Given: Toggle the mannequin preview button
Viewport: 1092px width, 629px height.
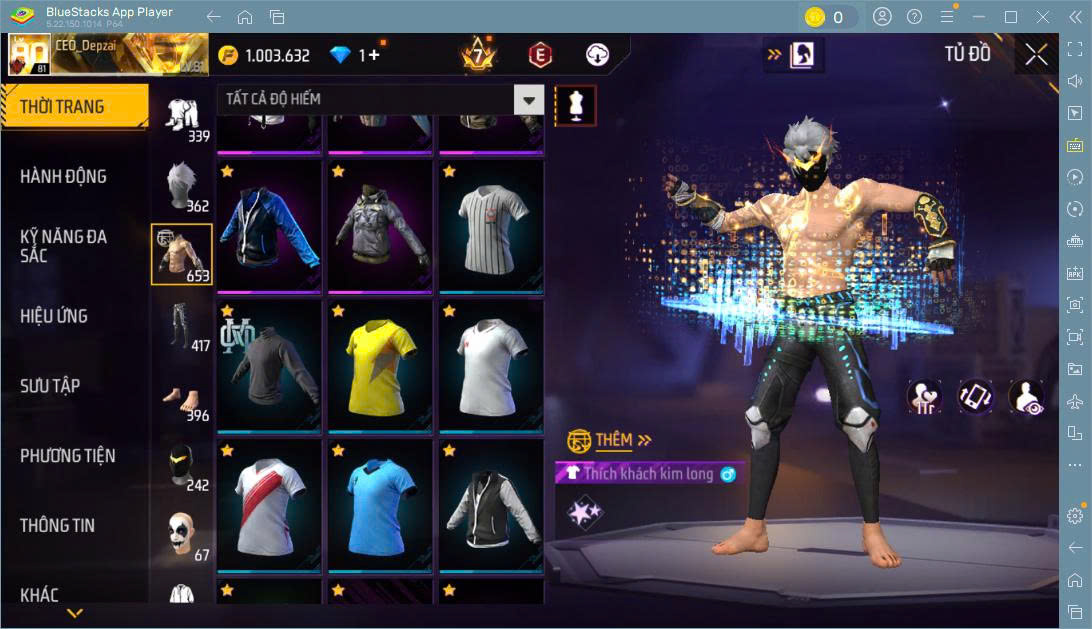Looking at the screenshot, I should pos(575,104).
